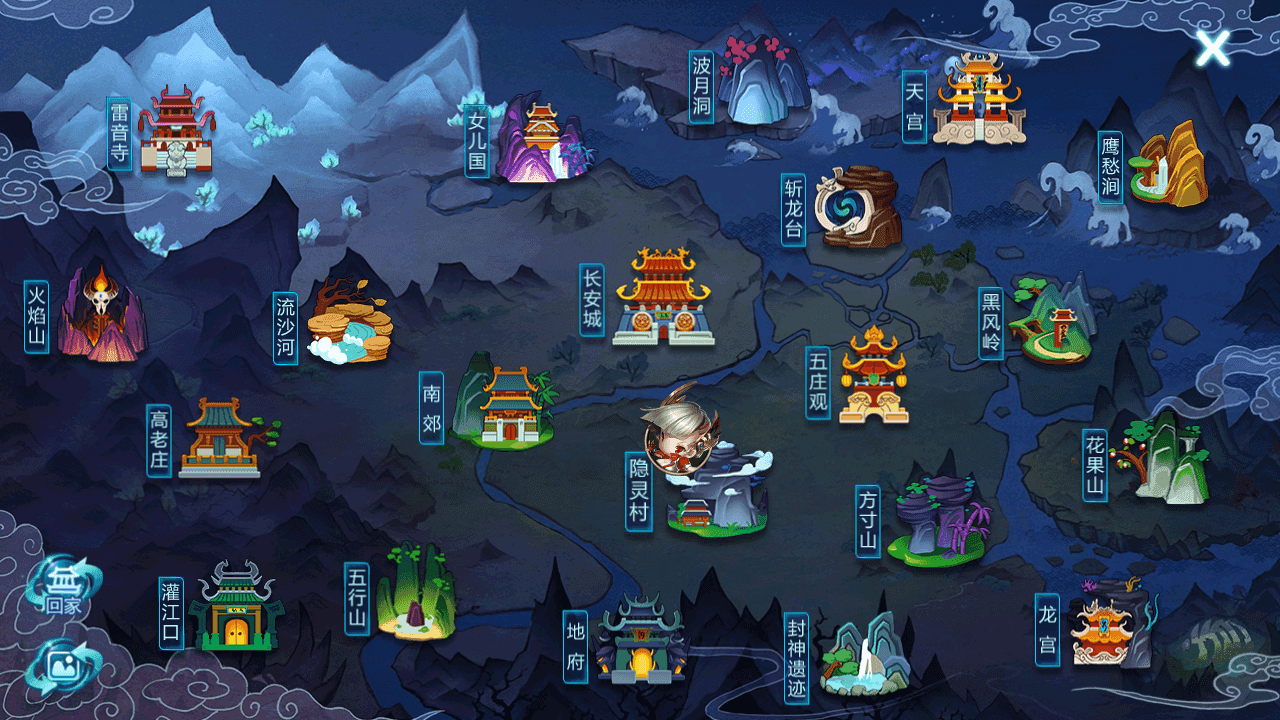Select 南郊 on the map

pyautogui.click(x=505, y=407)
